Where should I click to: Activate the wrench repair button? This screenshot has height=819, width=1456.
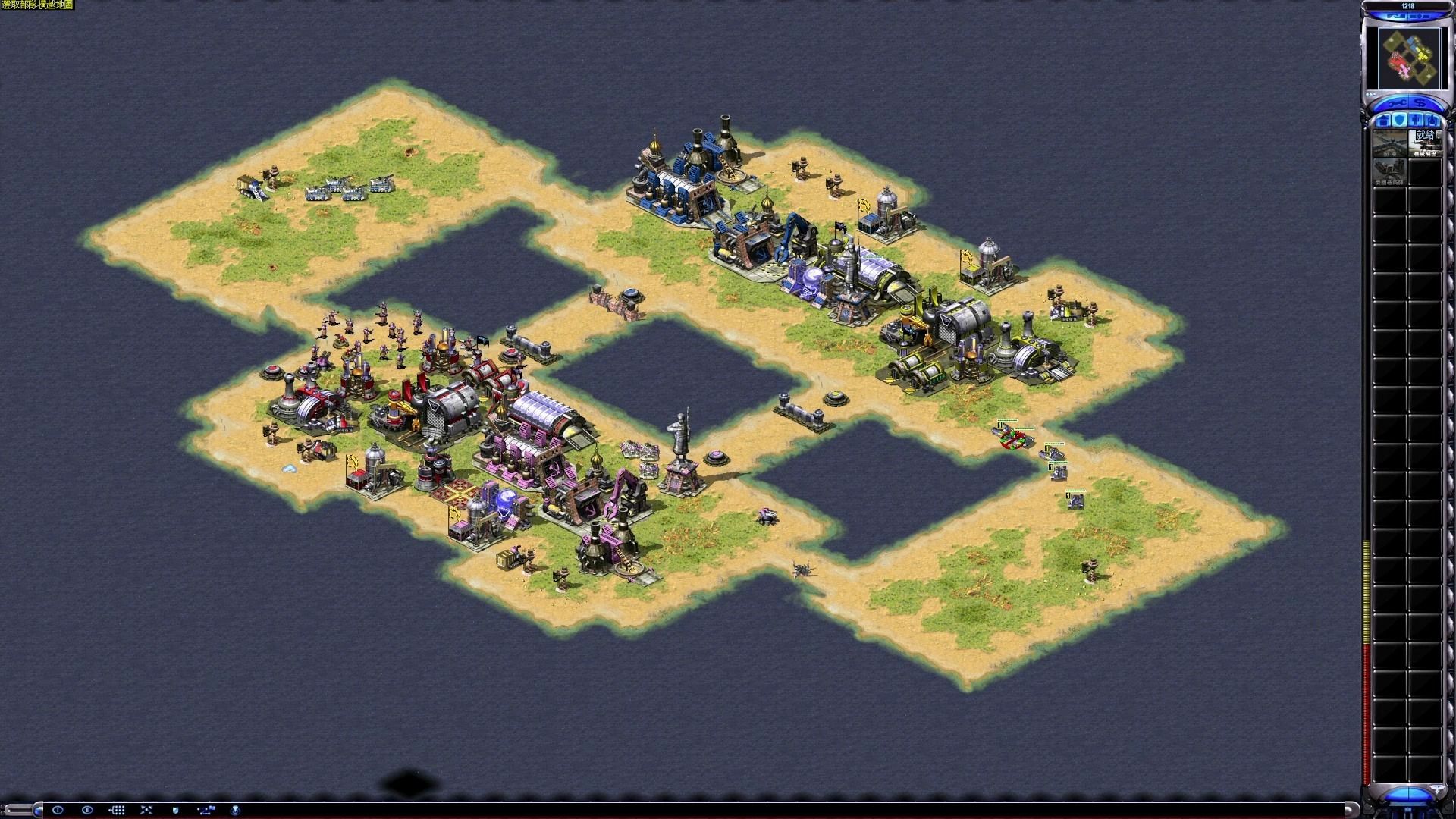point(1397,103)
